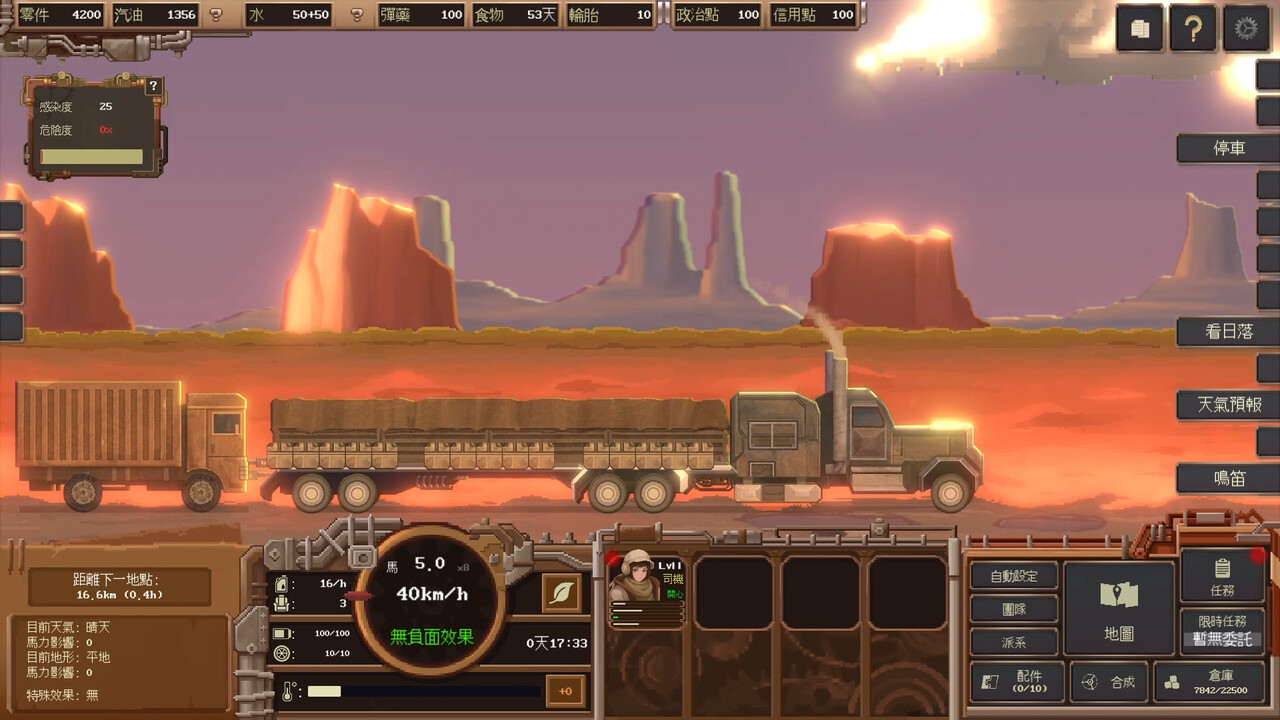Open the 倉庫 warehouse inventory

click(1209, 682)
